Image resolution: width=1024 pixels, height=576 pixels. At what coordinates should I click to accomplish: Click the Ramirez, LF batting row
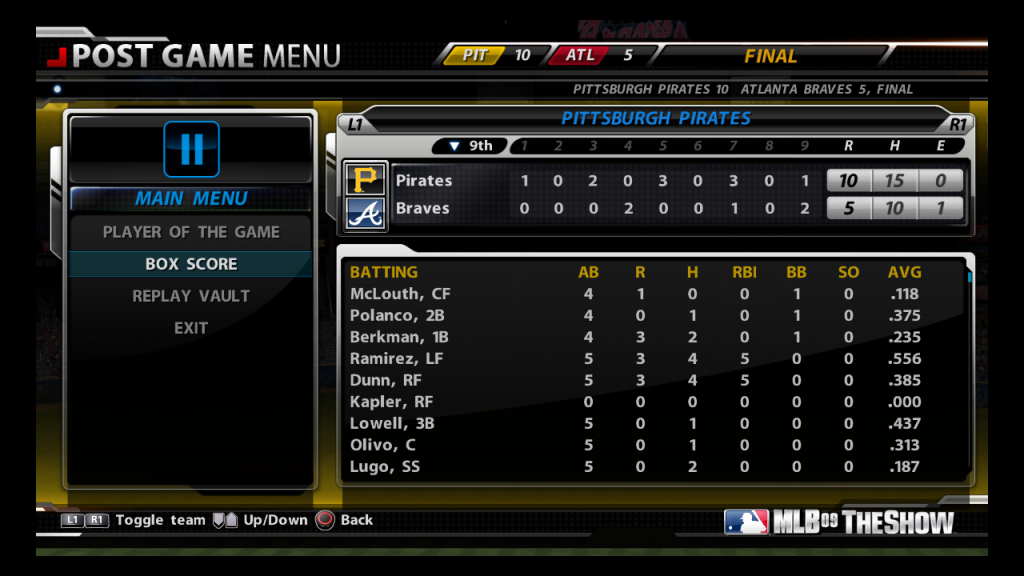click(x=650, y=358)
